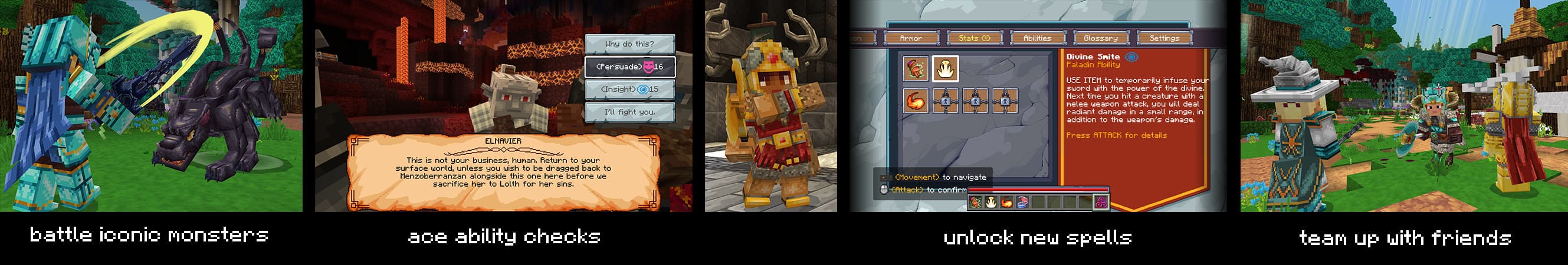Select the pink and blue hotbar item
Viewport: 1568px width, 265px height.
pos(1022,203)
